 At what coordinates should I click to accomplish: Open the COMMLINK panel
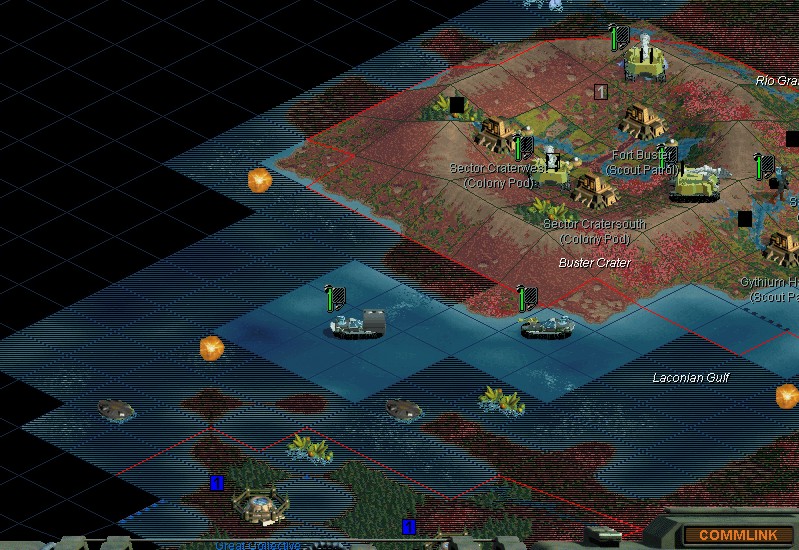click(x=737, y=535)
